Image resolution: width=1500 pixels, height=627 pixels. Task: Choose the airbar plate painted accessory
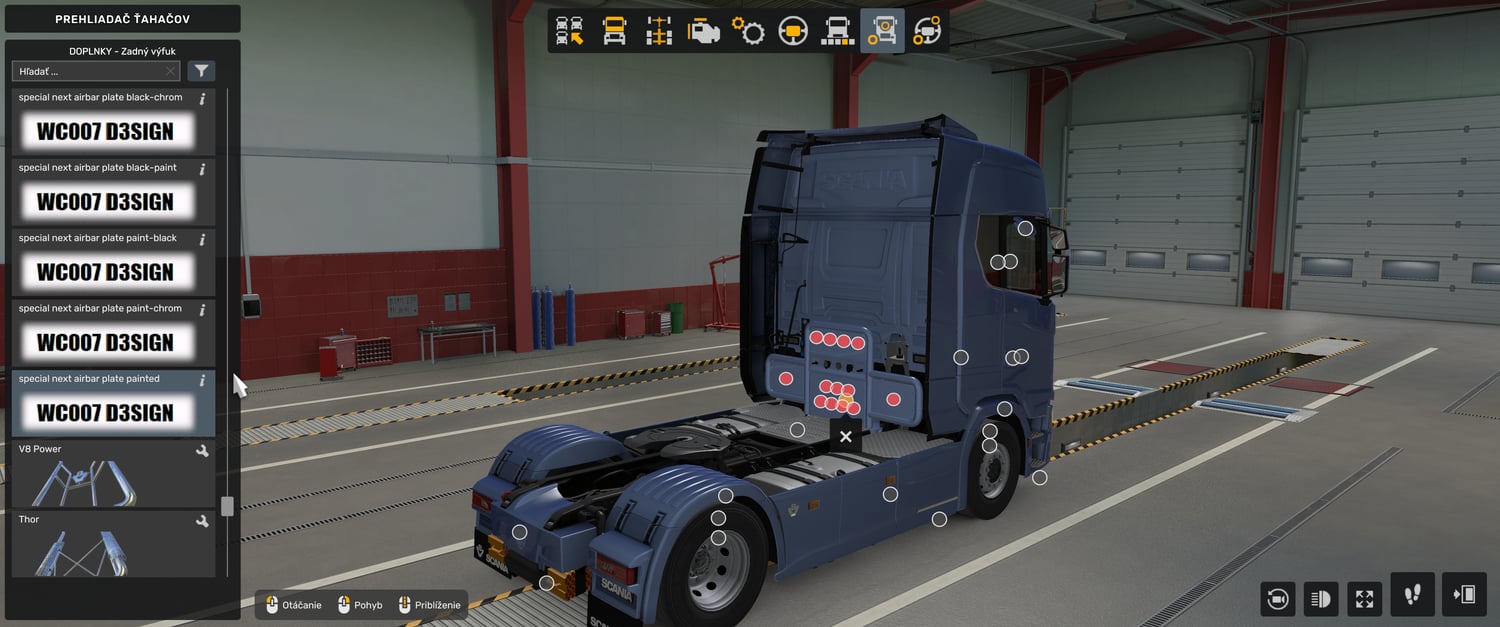coord(105,412)
